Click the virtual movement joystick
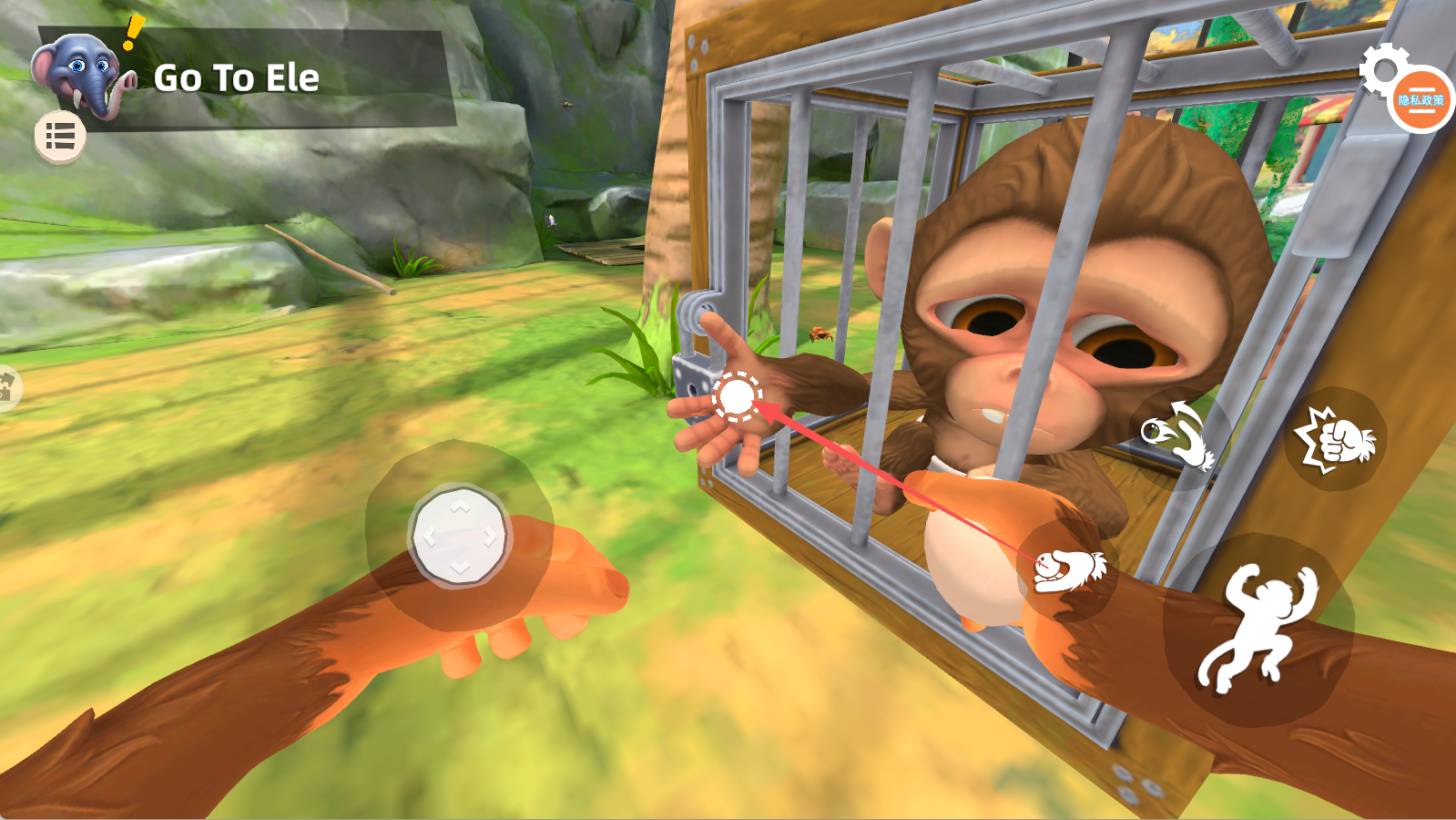 459,536
